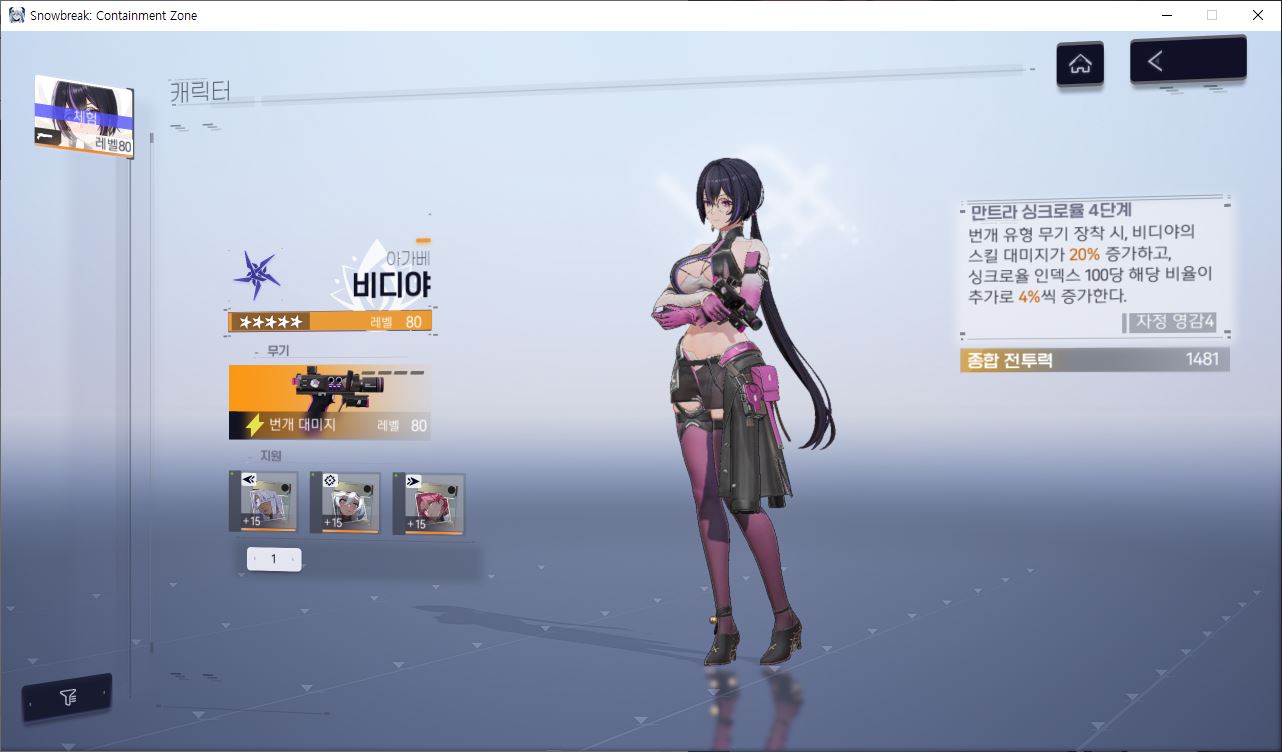Select the page 1 preset selector
The height and width of the screenshot is (752, 1282).
point(274,559)
